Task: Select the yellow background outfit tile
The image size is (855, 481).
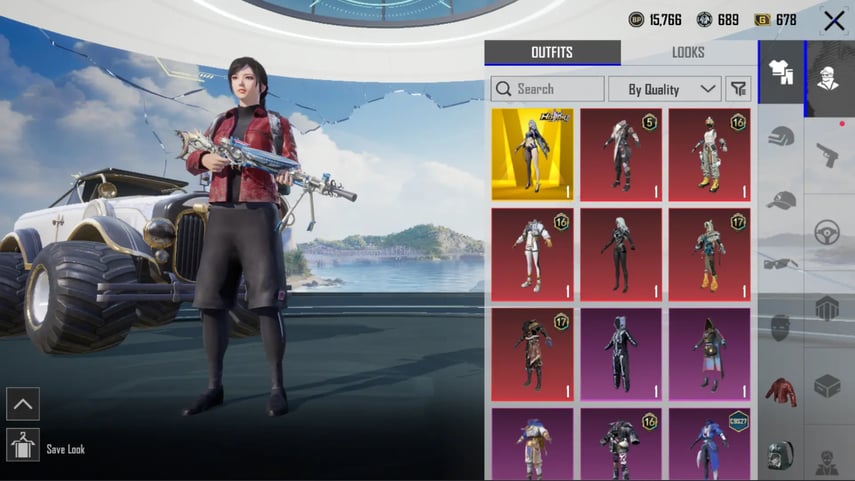Action: point(532,155)
